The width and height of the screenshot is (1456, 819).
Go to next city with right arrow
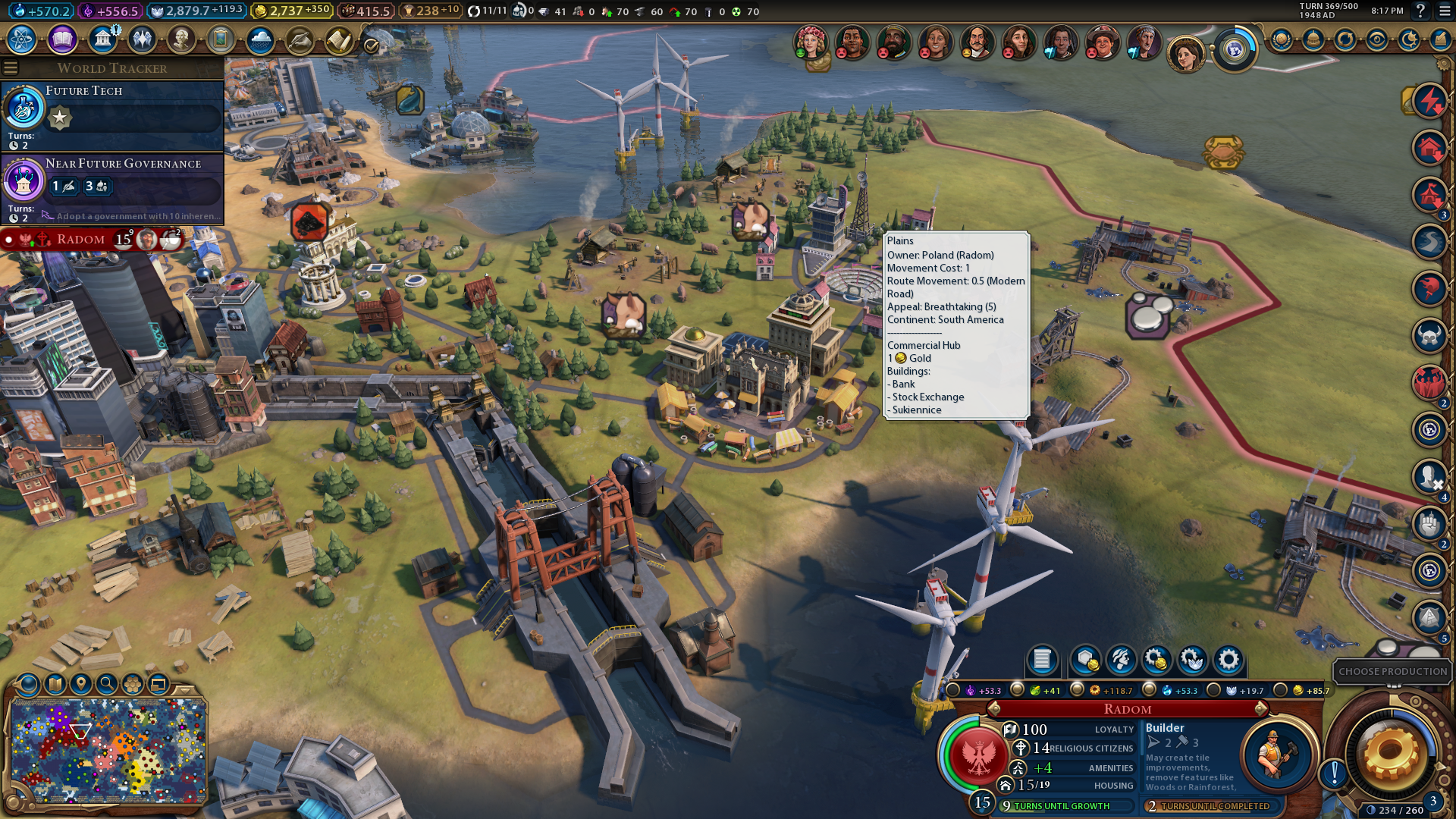point(1261,709)
